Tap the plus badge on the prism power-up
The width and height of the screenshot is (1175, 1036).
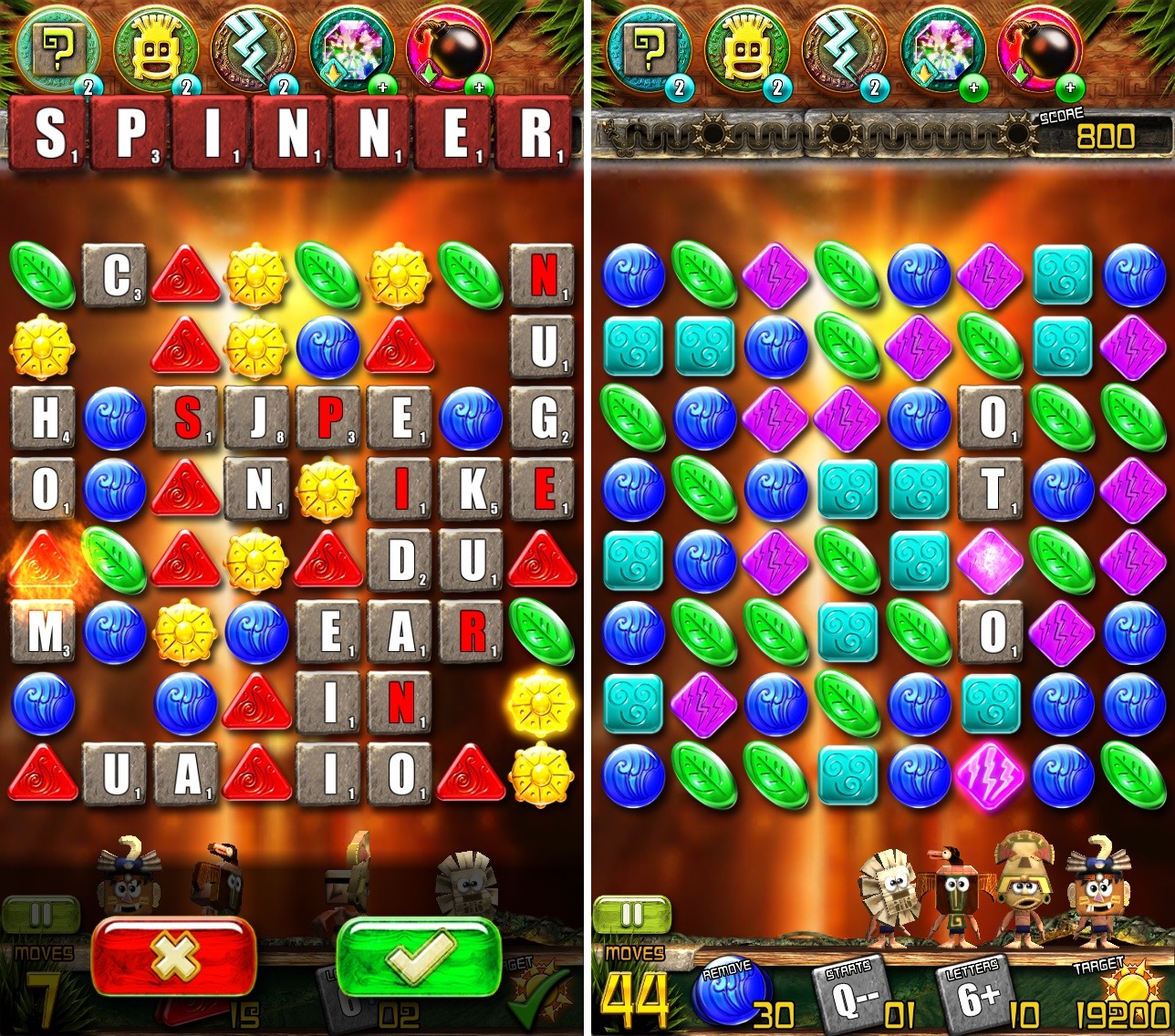click(x=382, y=88)
